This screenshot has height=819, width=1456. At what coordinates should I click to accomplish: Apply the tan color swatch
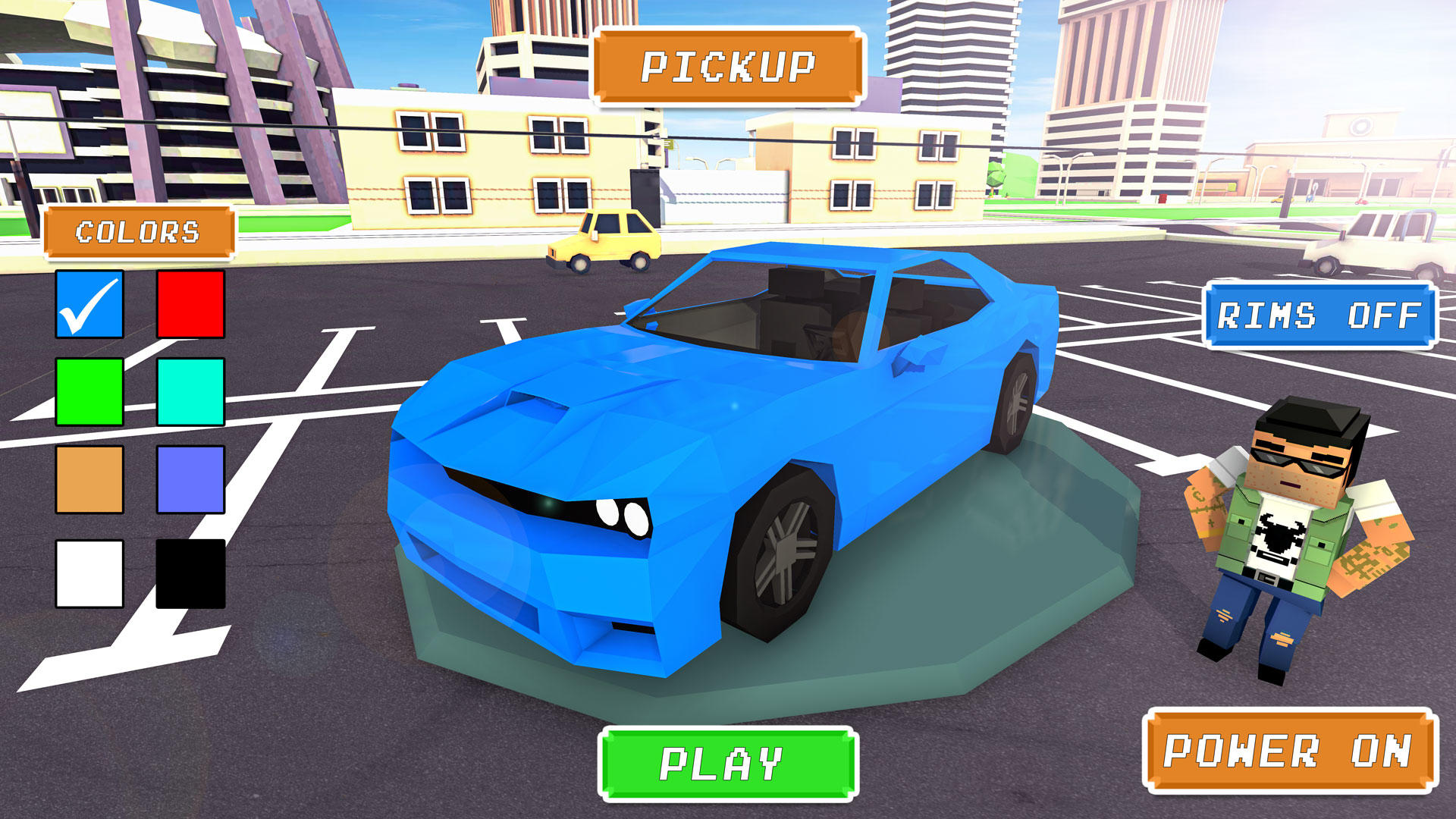tap(89, 480)
